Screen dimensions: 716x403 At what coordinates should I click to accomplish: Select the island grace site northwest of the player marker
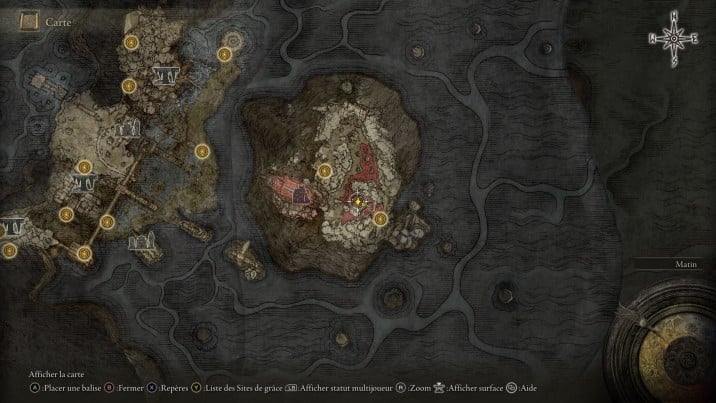click(x=324, y=172)
